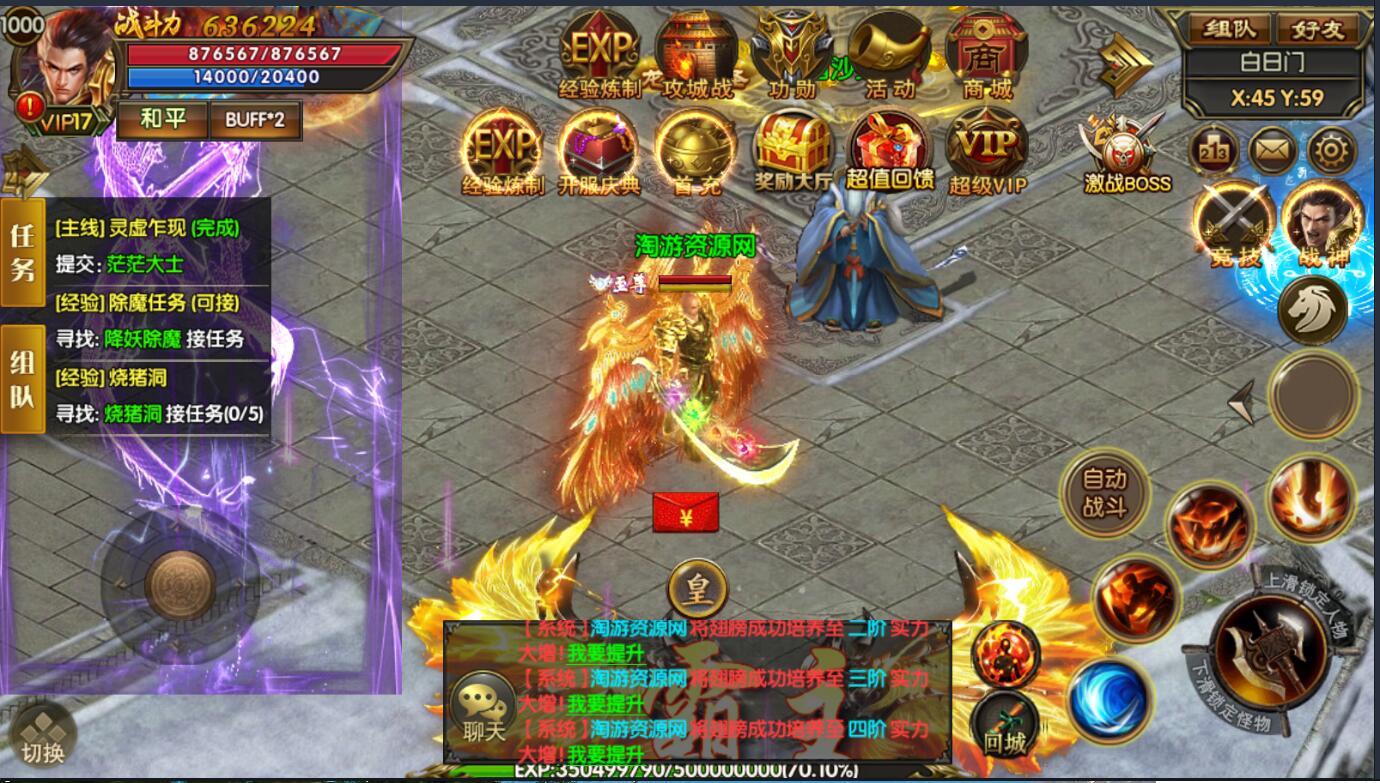Click the 组队 button at top right
Screen dimensions: 1380x783
pos(1228,29)
